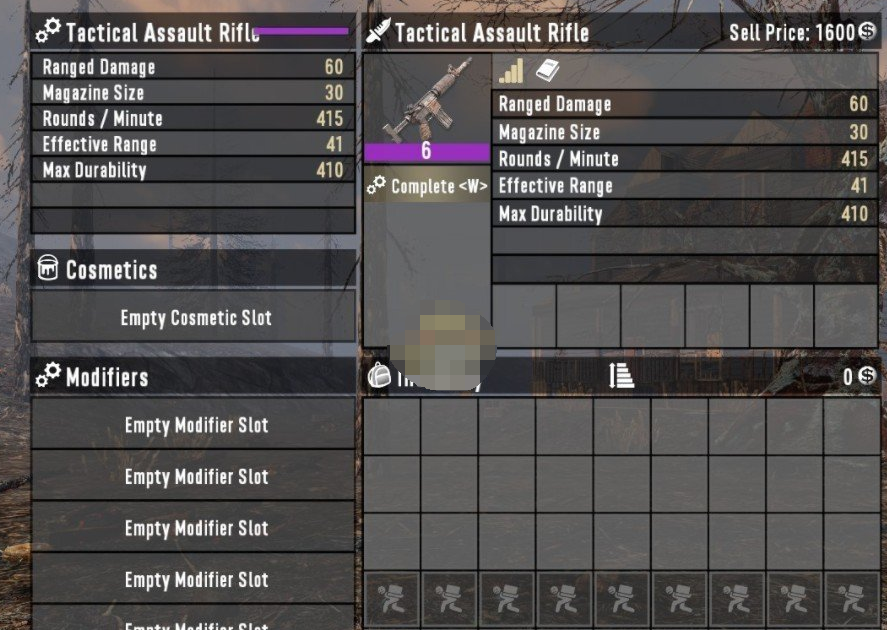Open the item description book icon
The height and width of the screenshot is (630, 887).
pos(545,71)
